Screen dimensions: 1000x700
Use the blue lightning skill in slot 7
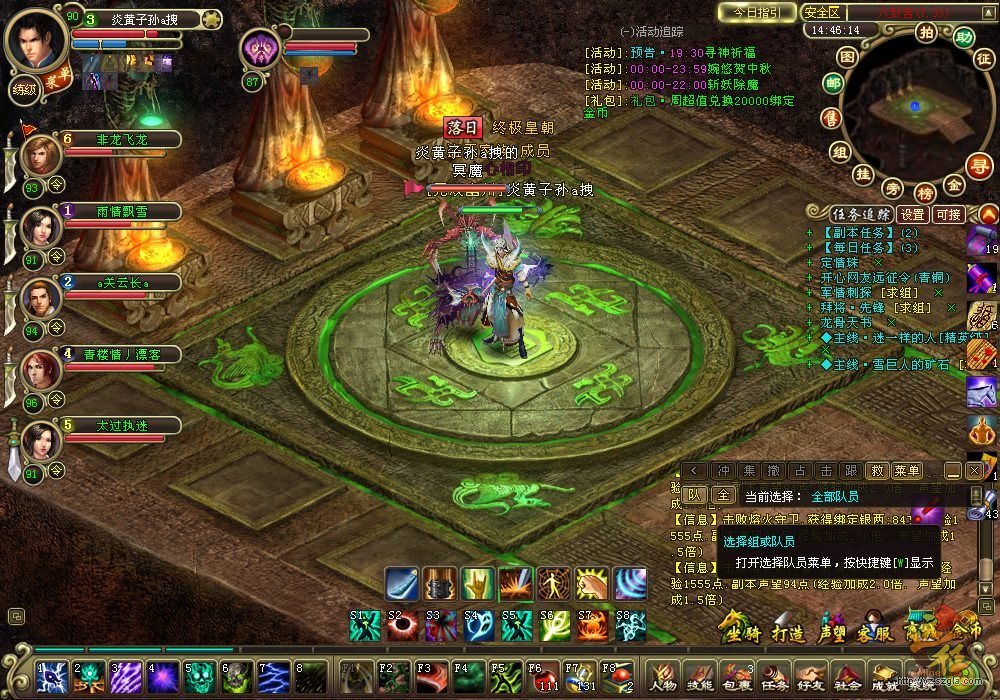(x=275, y=677)
